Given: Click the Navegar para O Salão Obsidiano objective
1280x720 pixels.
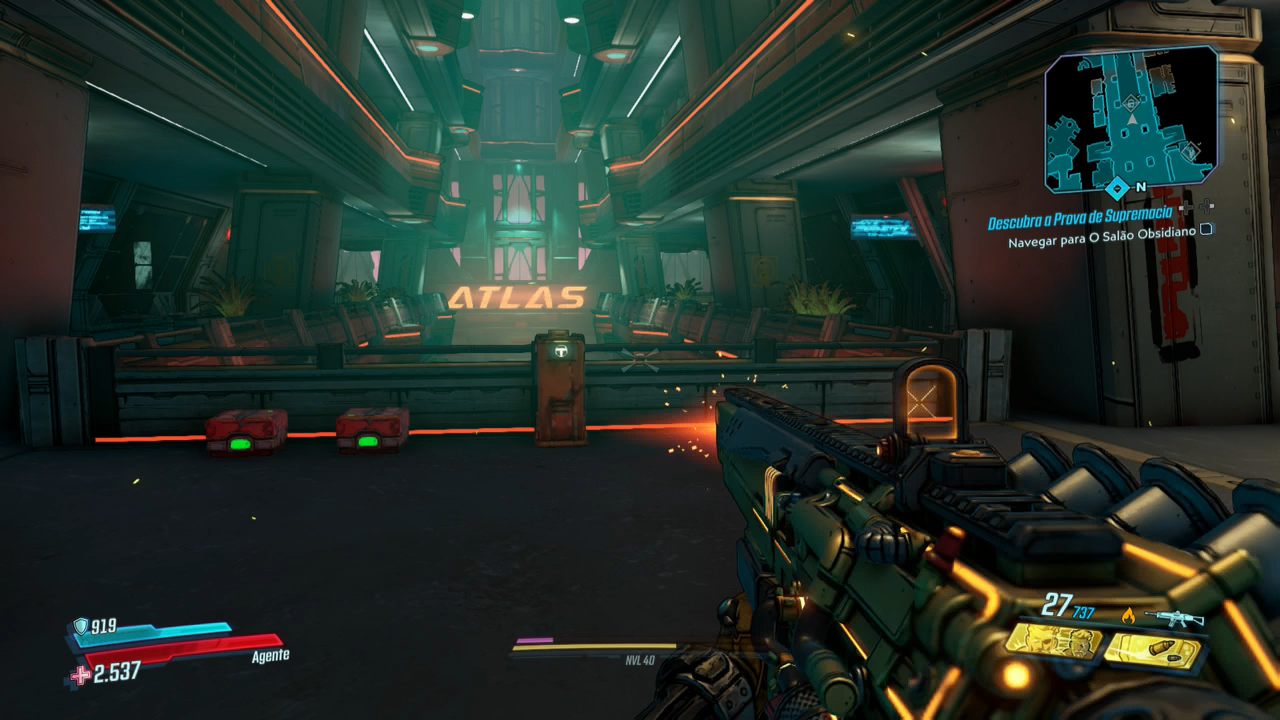Looking at the screenshot, I should pos(1102,242).
